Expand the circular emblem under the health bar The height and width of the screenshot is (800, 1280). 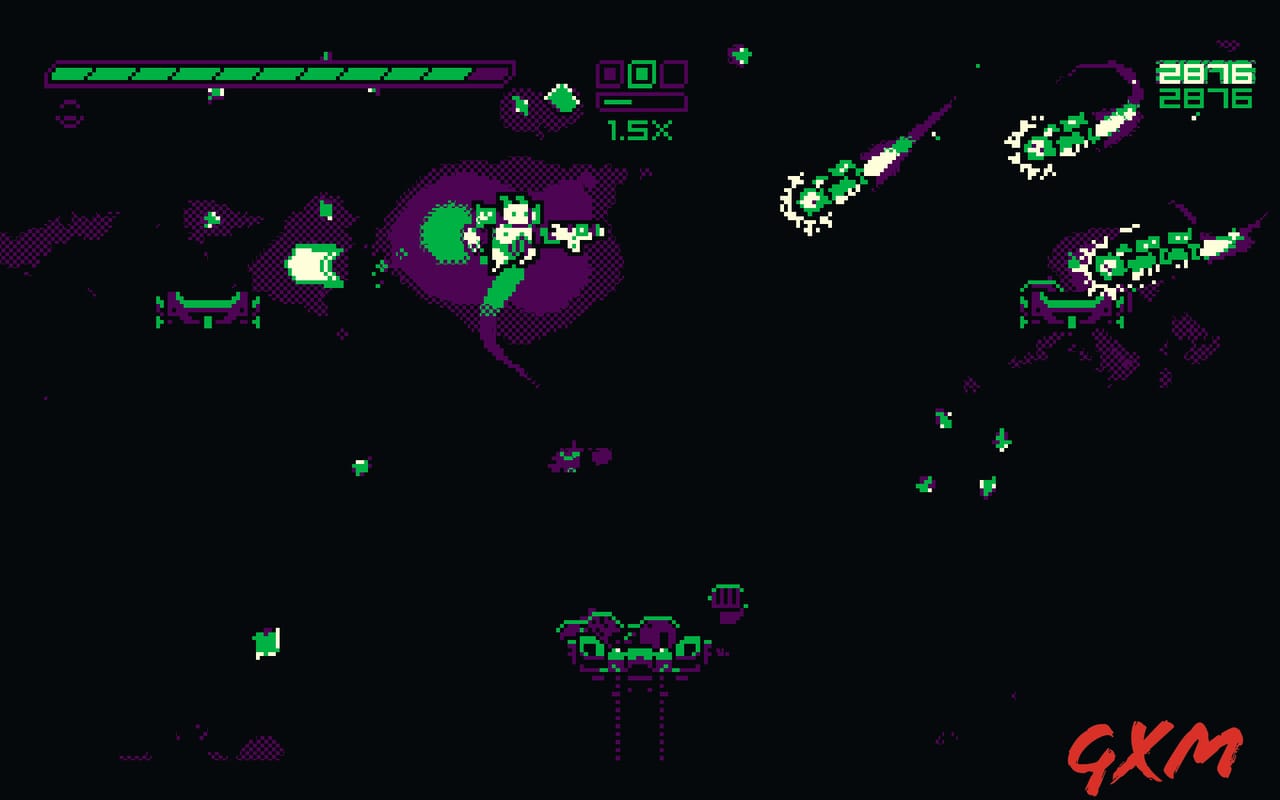(70, 115)
